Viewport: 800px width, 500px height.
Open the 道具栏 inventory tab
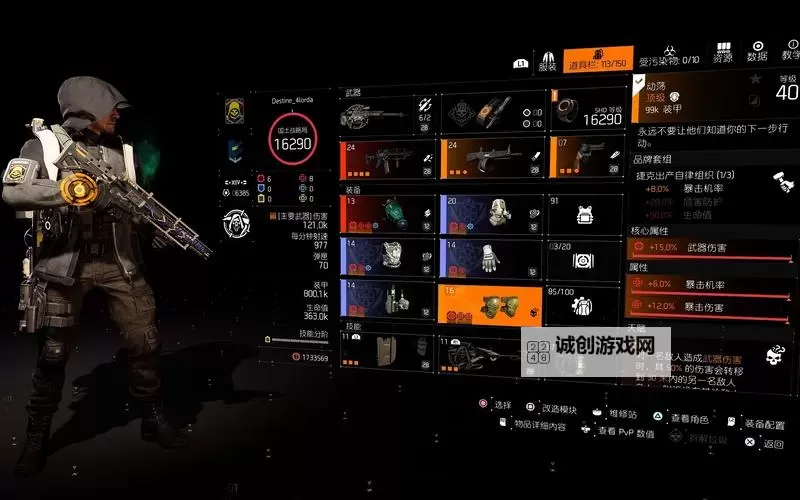pyautogui.click(x=598, y=60)
